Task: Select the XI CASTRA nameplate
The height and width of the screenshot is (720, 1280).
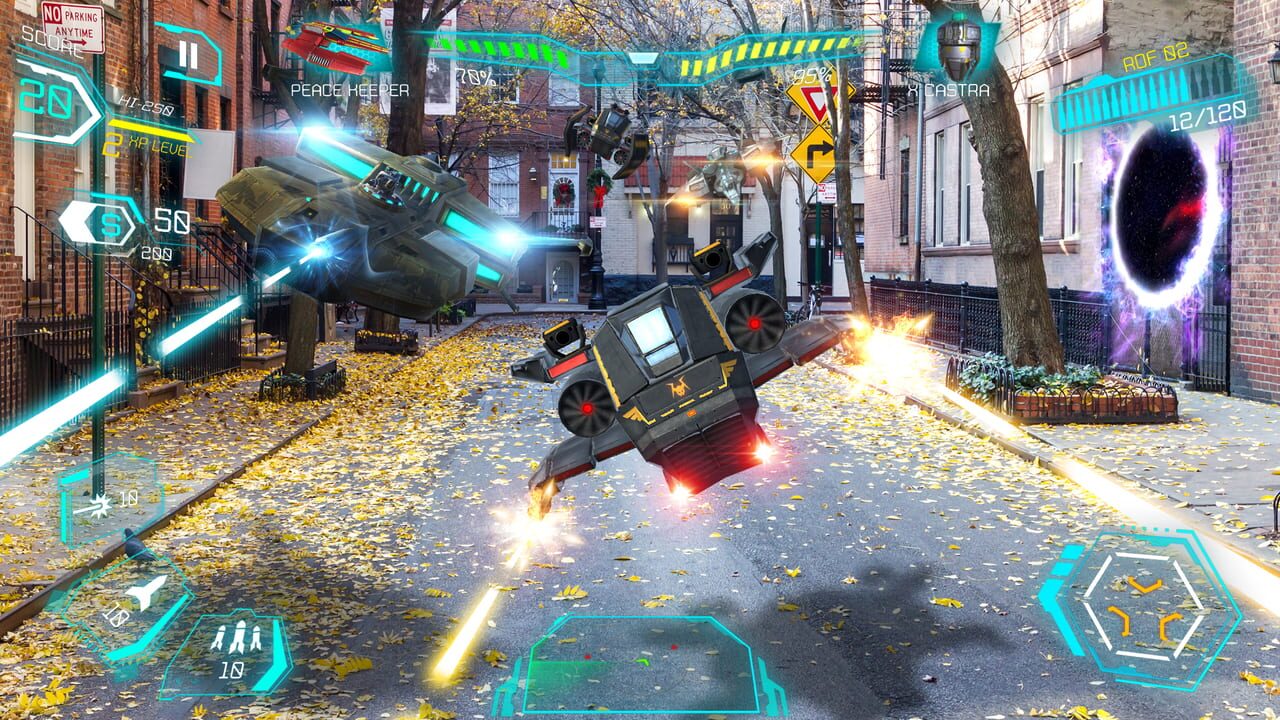Action: [x=947, y=89]
